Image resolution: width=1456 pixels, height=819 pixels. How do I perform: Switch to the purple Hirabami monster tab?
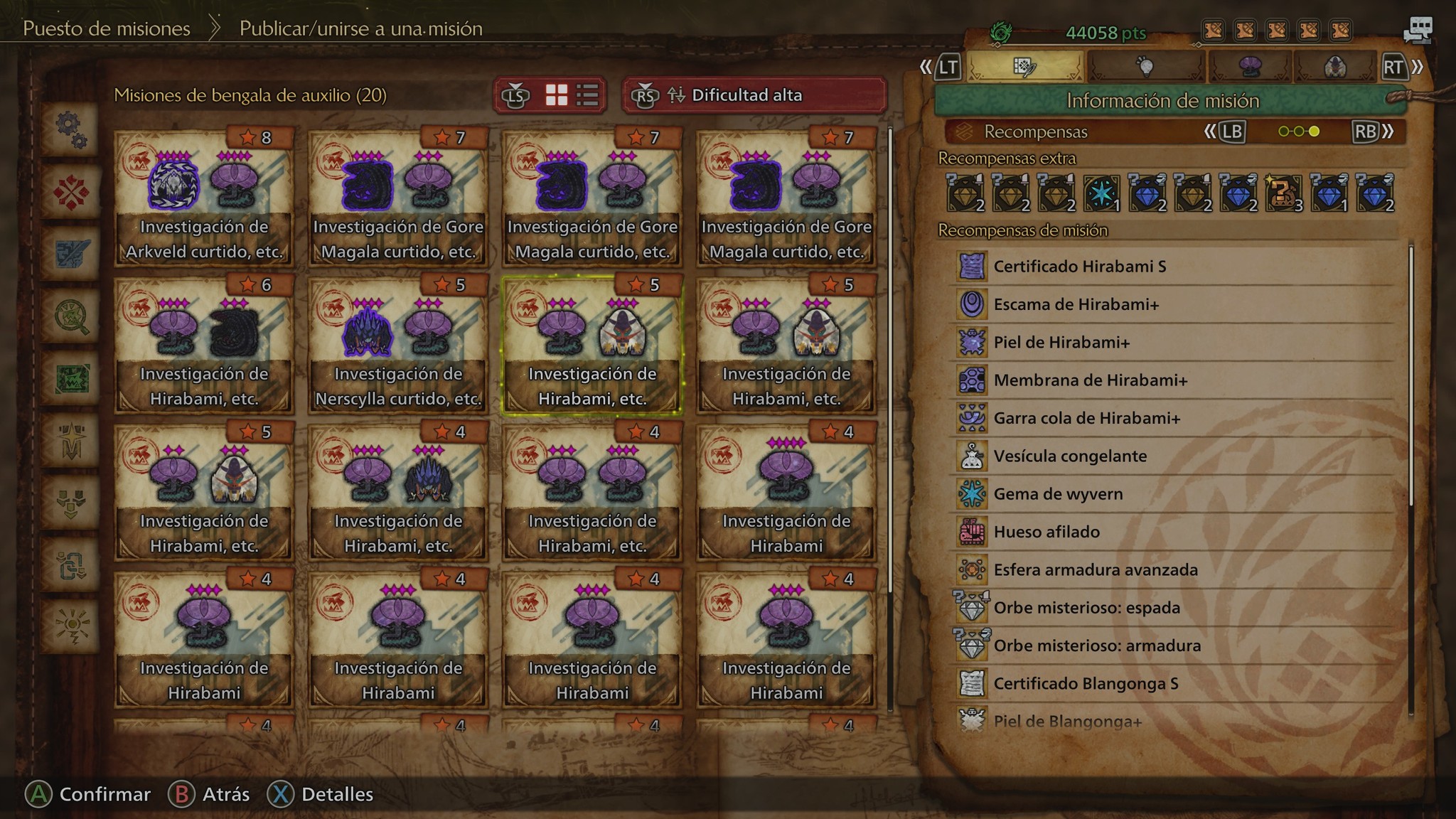point(1249,68)
